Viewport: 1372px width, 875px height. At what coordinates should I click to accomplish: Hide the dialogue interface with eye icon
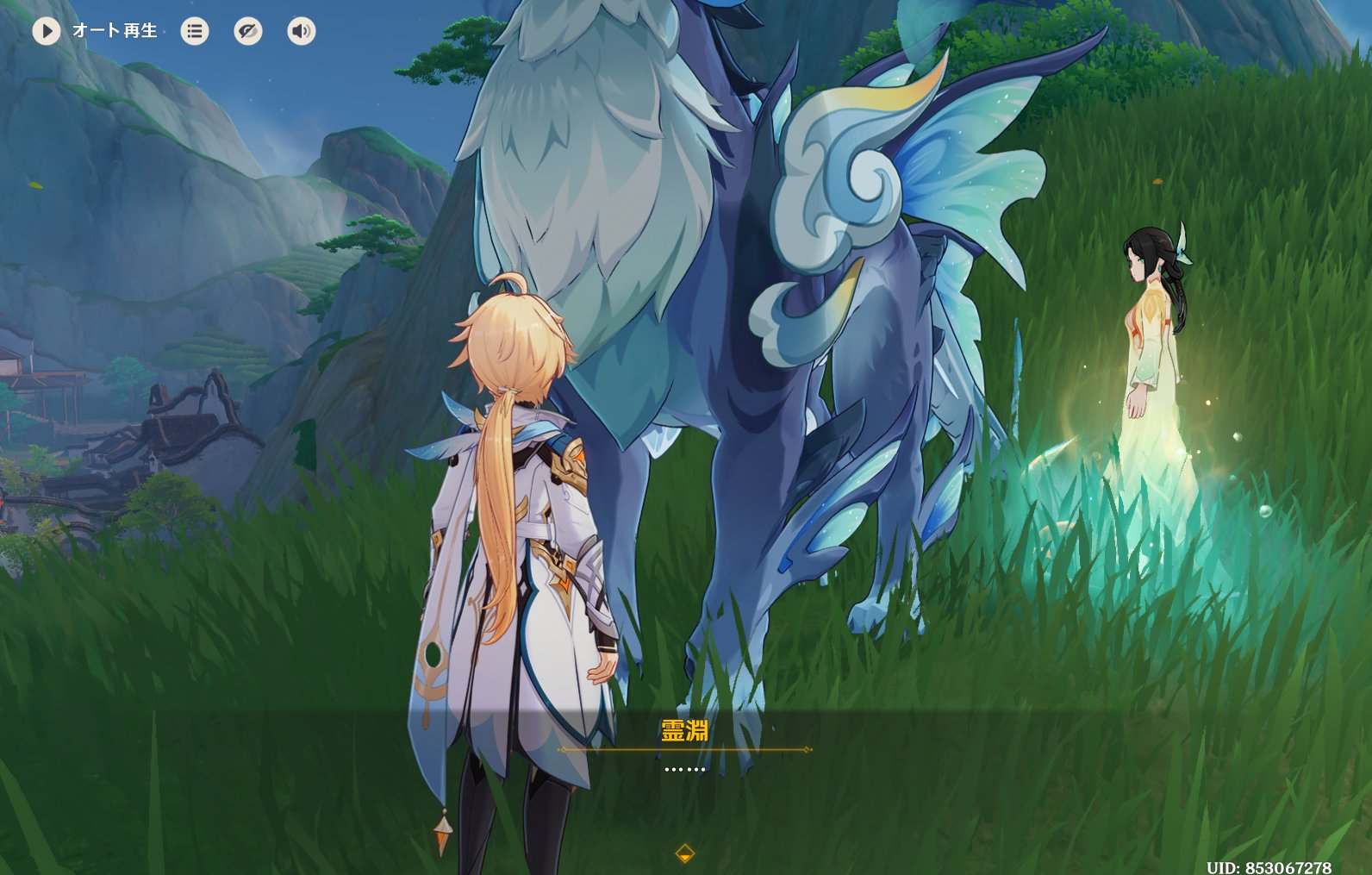point(248,31)
